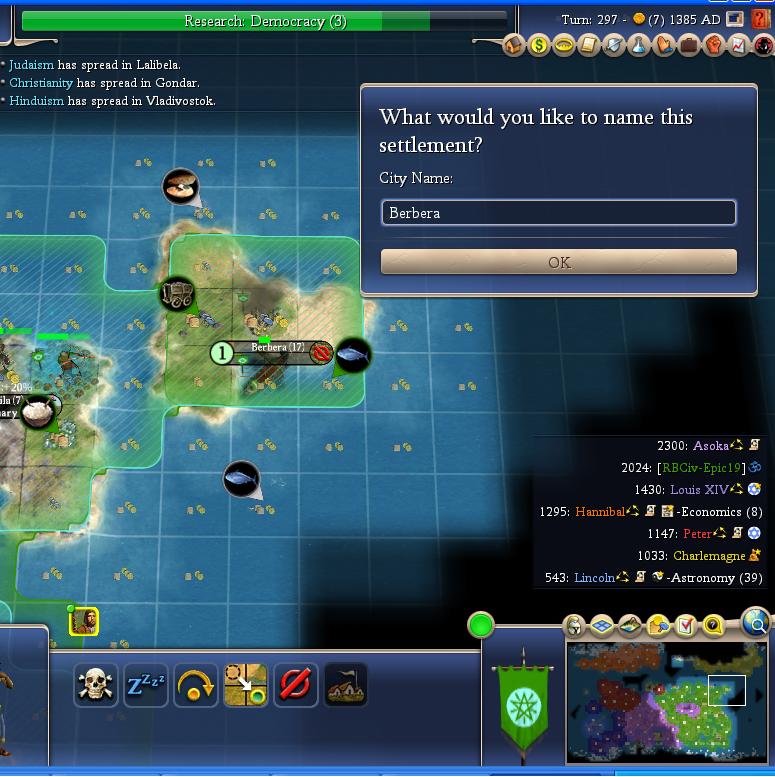
Task: Choose the build city settlement button
Action: coord(346,685)
